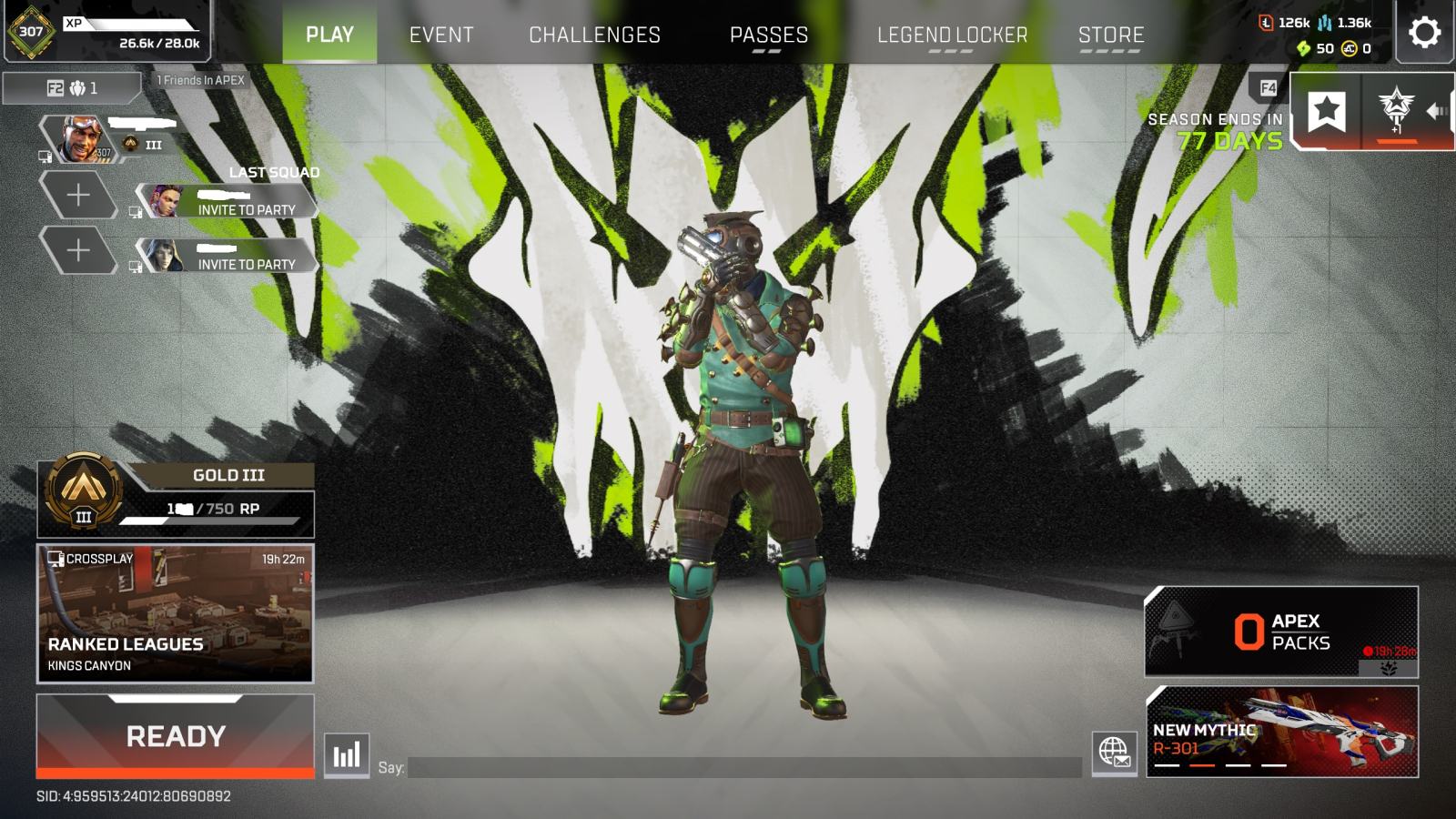
Task: Open the global chat globe and mail icon
Action: (x=1112, y=753)
